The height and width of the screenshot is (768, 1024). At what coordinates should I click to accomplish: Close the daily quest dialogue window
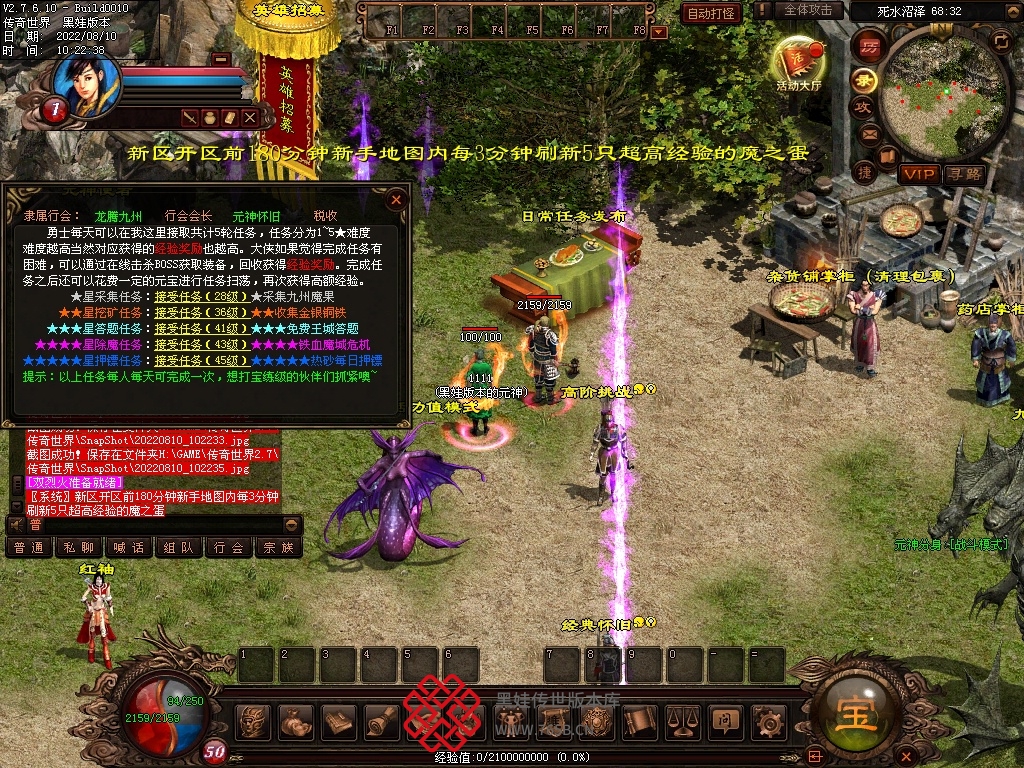(x=396, y=199)
